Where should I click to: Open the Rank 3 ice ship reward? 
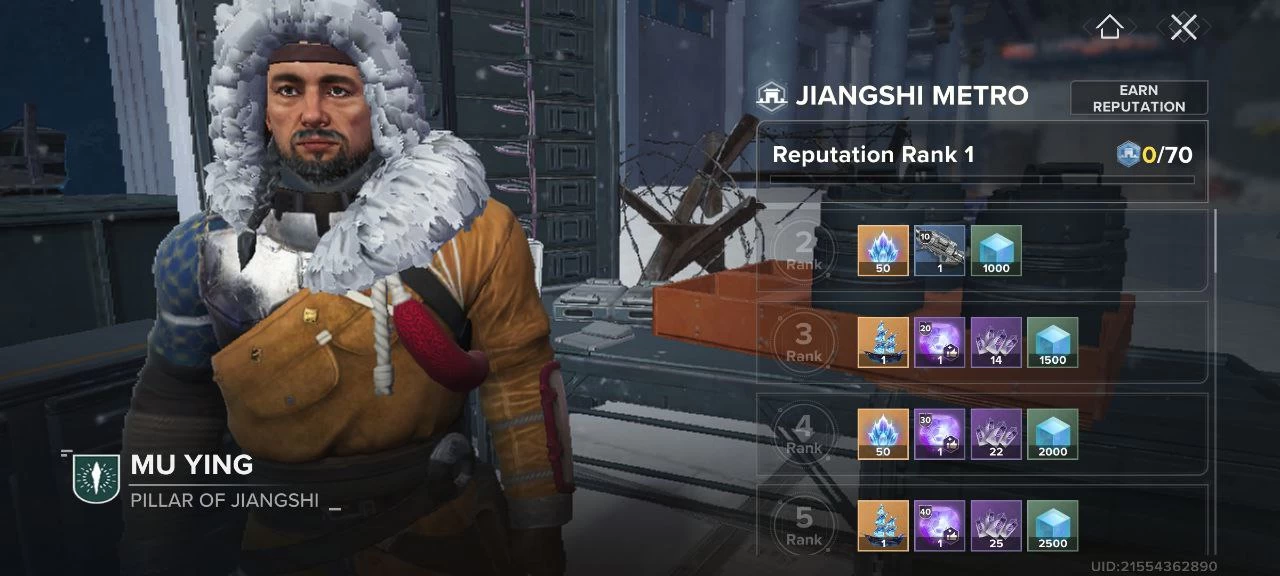pos(883,342)
